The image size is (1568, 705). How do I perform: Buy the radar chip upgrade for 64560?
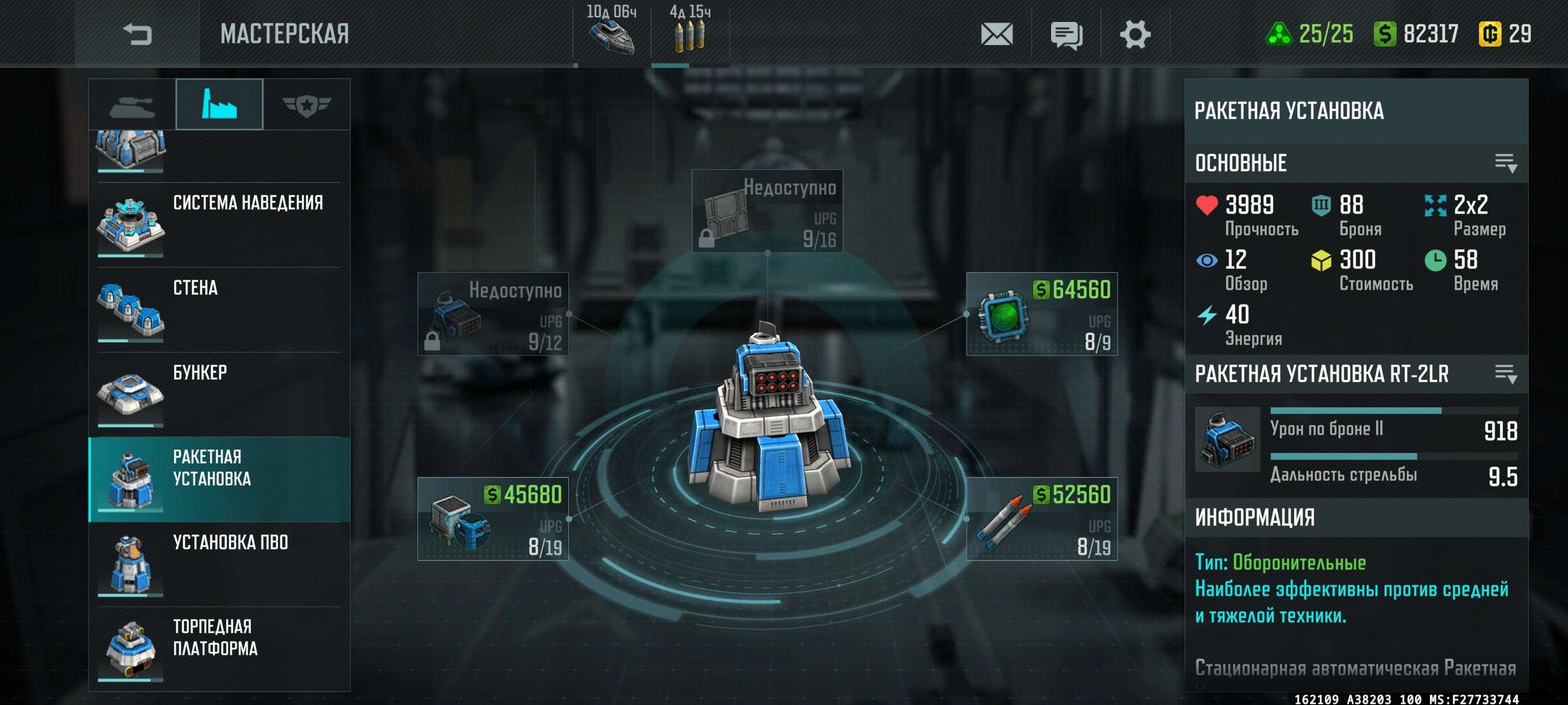coord(1041,314)
